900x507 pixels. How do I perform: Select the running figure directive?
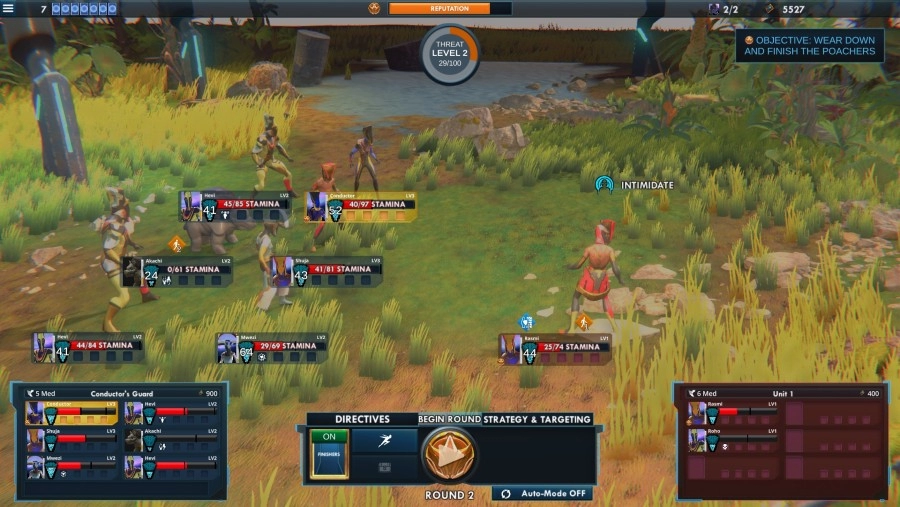pos(384,440)
